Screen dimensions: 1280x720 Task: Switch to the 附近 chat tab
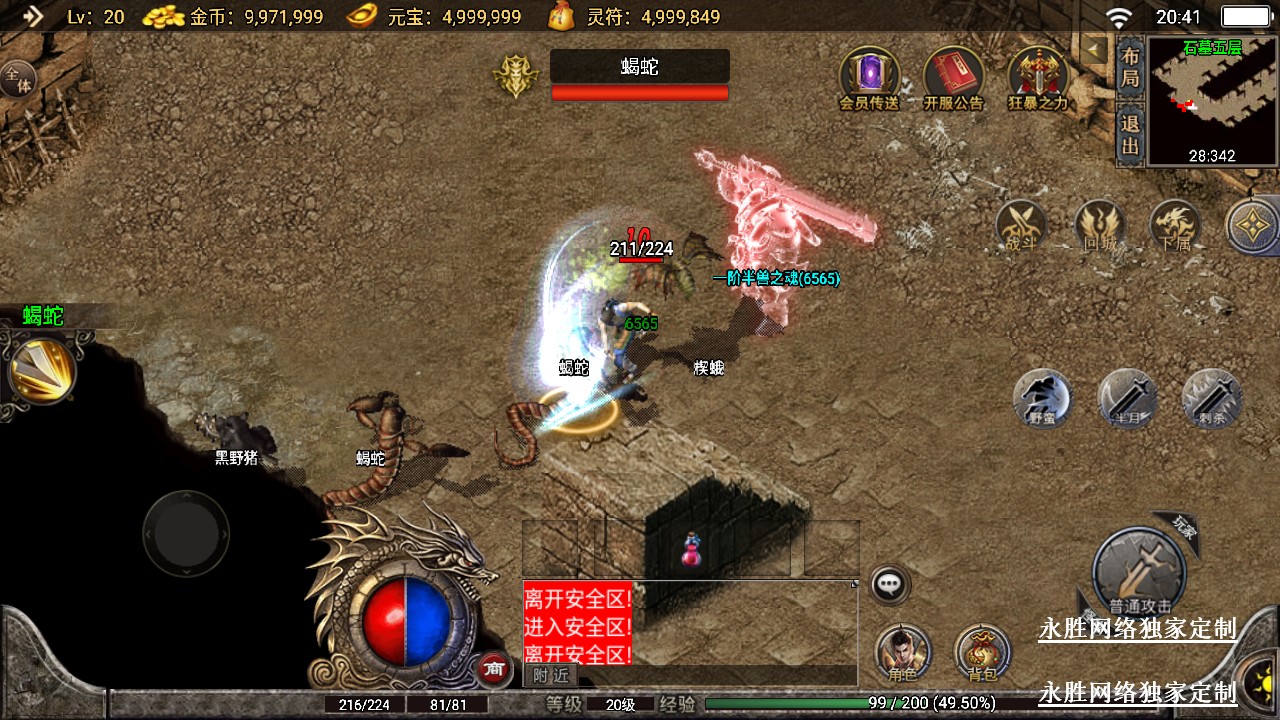(x=550, y=675)
